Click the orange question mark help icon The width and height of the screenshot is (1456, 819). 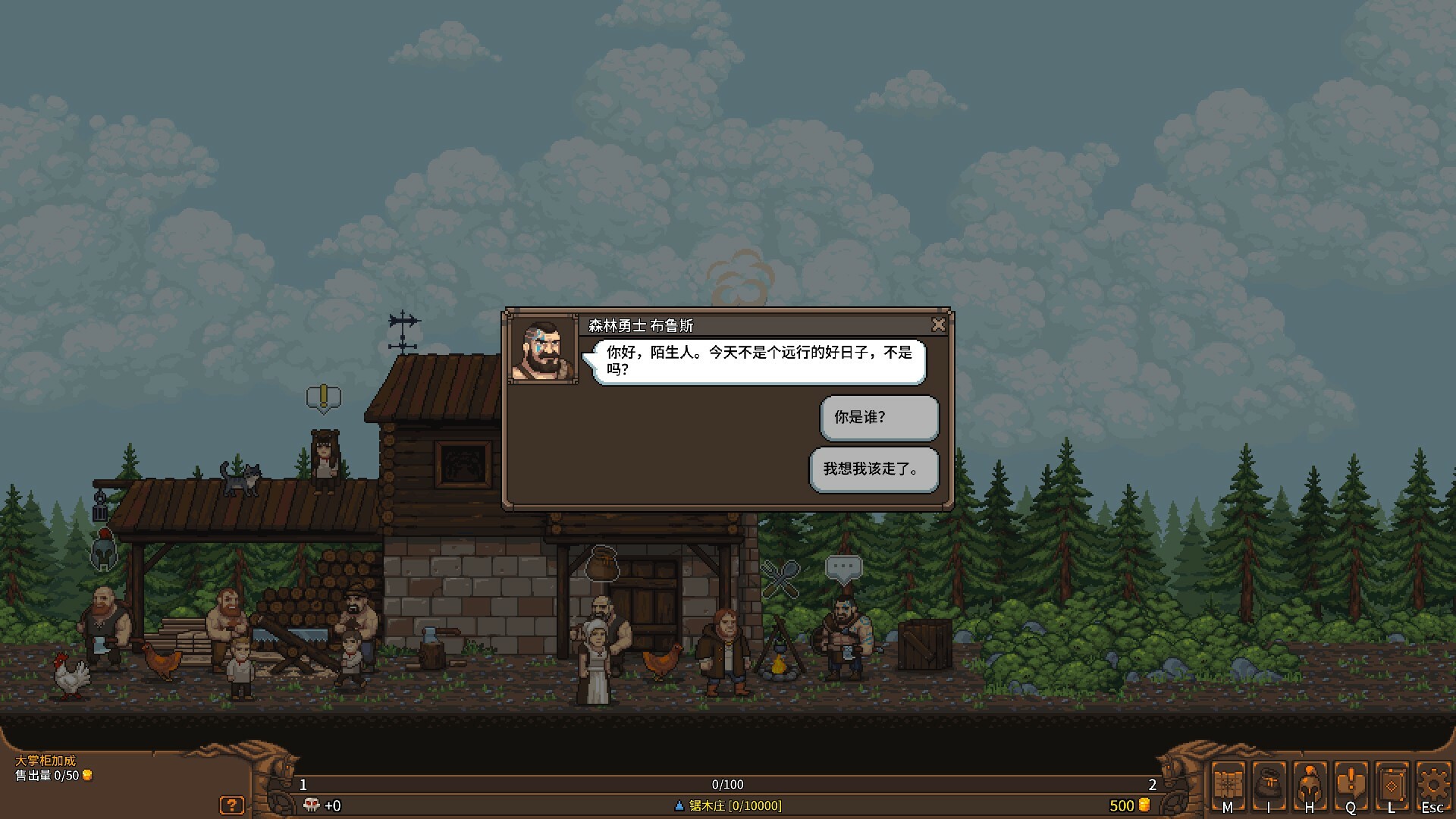point(232,805)
